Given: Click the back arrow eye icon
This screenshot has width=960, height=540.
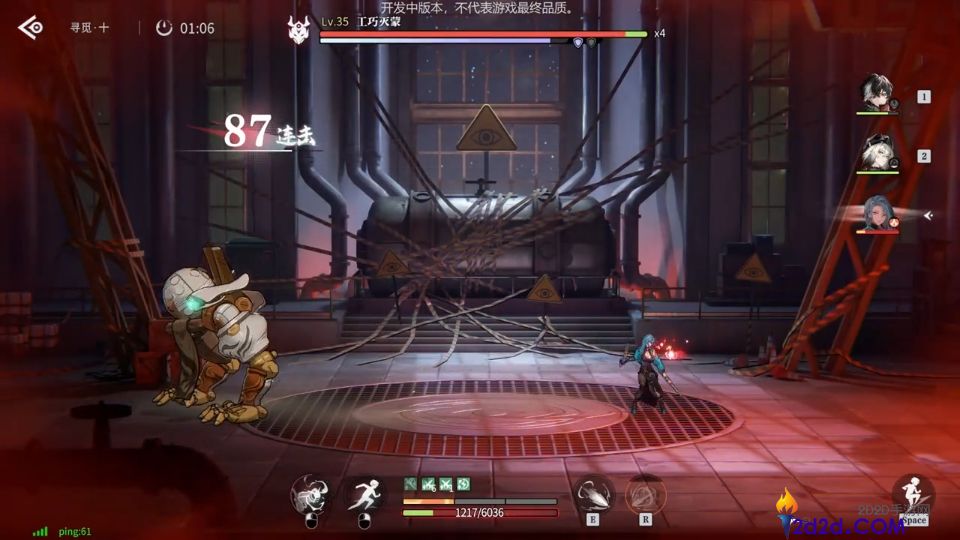Looking at the screenshot, I should tap(31, 27).
